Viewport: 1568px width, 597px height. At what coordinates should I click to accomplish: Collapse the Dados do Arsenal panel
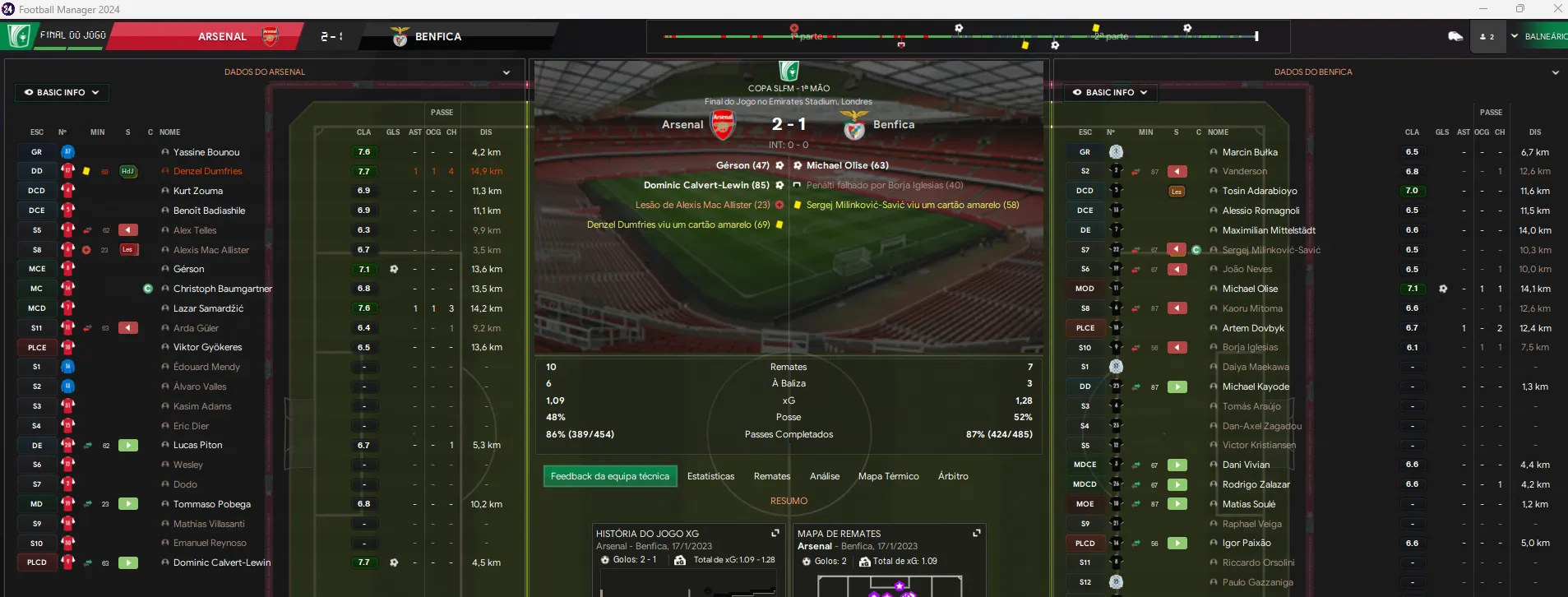point(506,72)
